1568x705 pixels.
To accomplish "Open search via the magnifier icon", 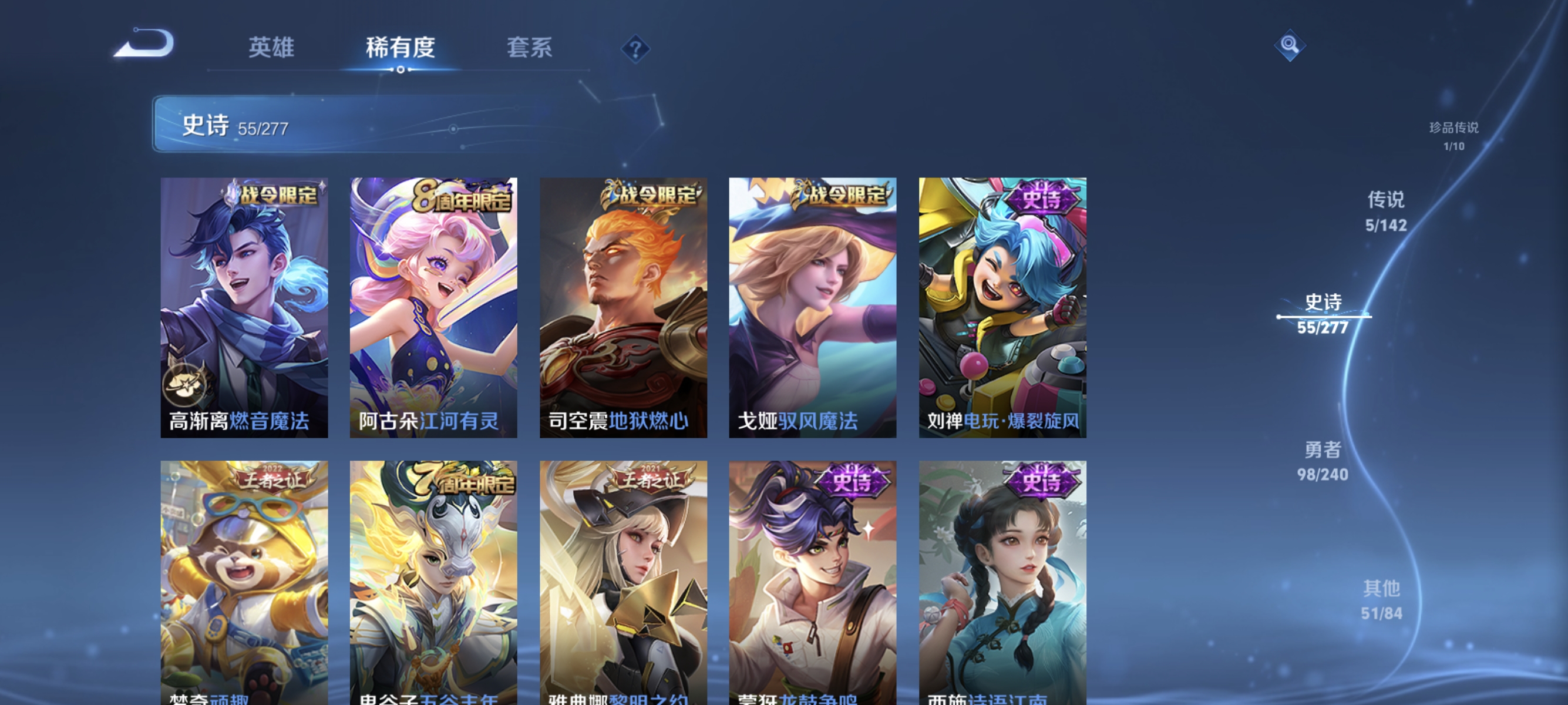I will 1290,44.
